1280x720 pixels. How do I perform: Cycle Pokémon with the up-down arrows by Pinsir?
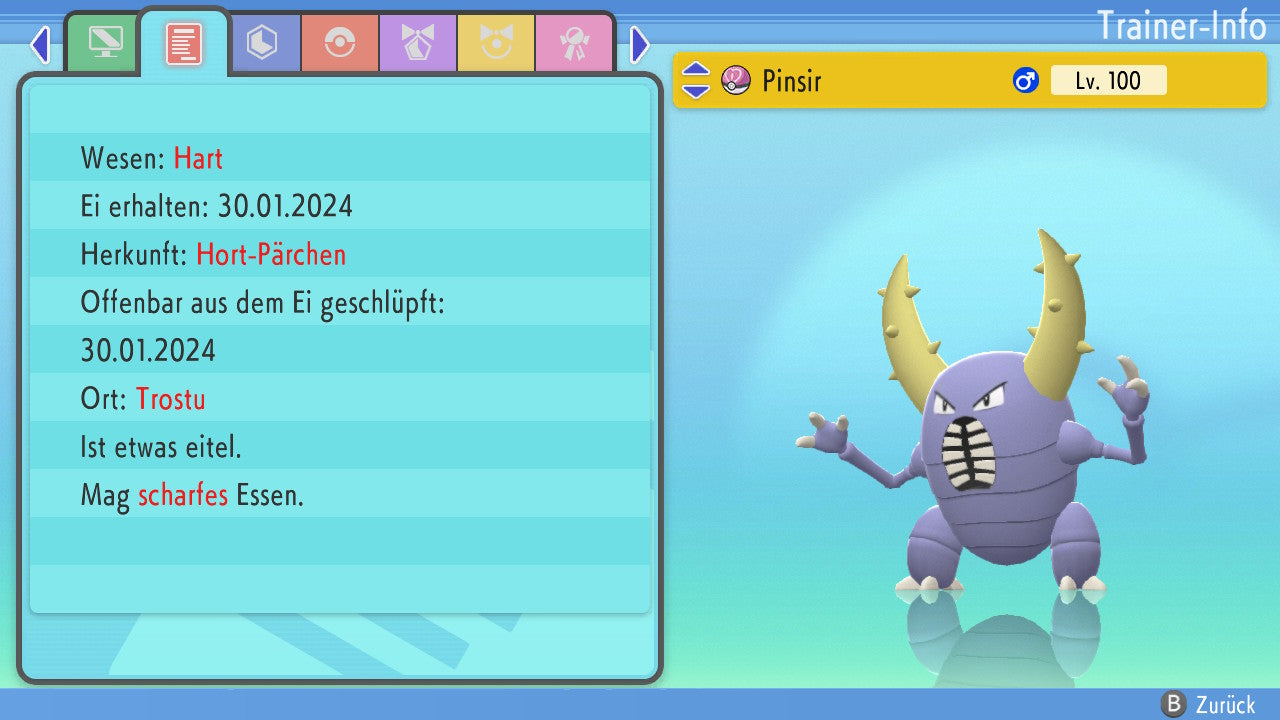coord(696,80)
